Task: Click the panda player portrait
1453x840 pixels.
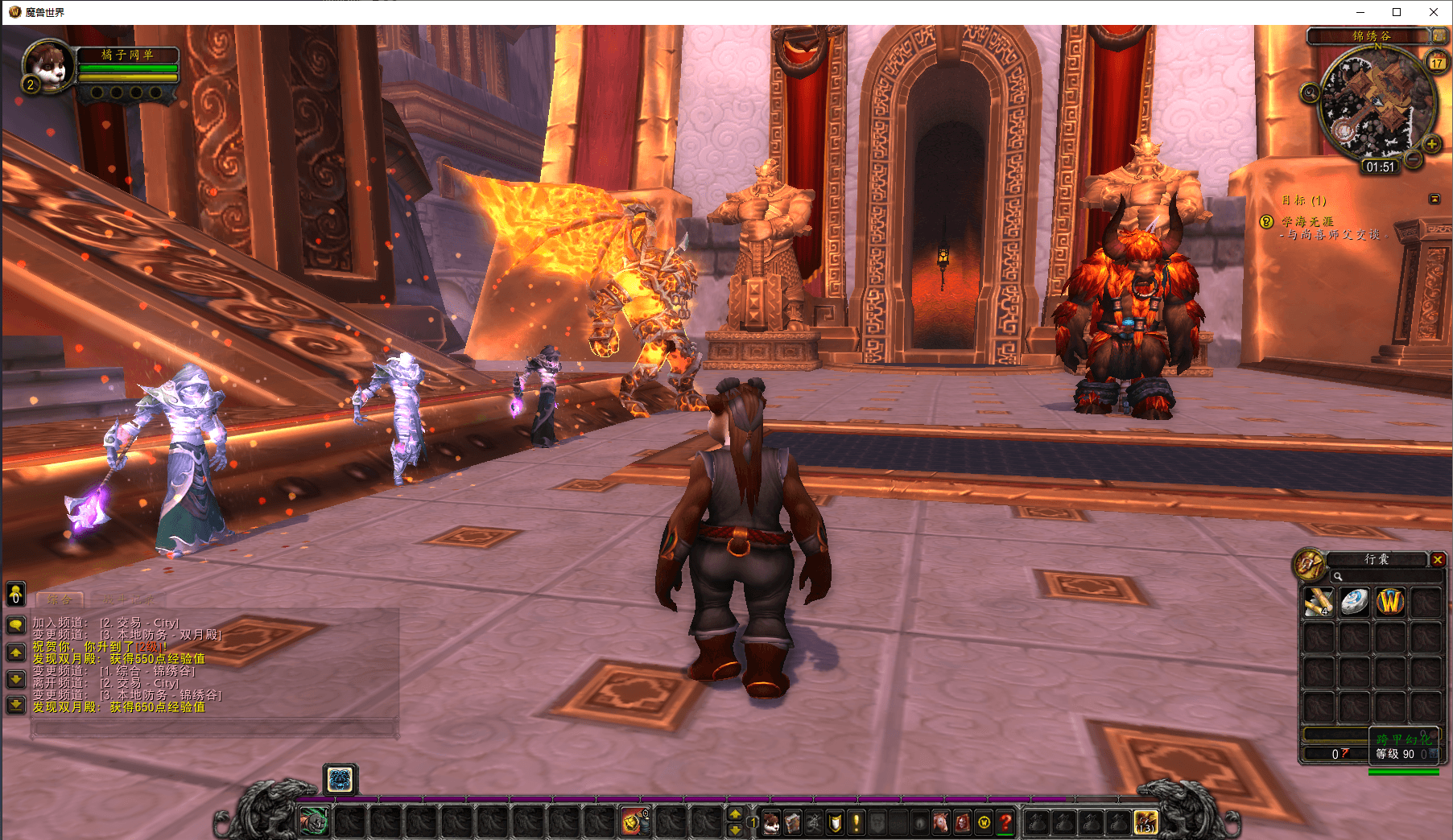Action: pos(48,66)
